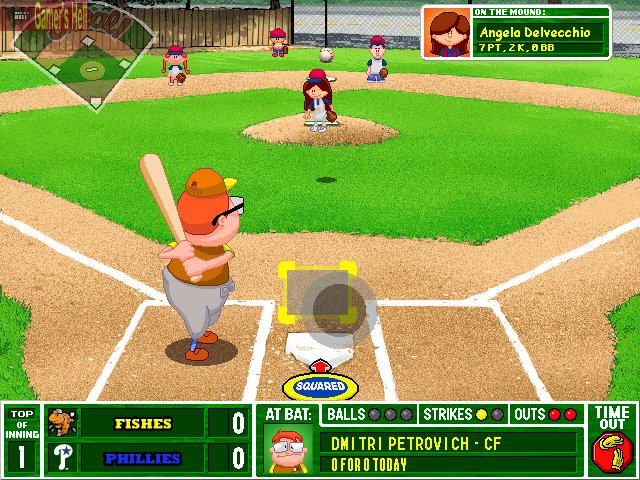Call a Time Out

coord(612,440)
